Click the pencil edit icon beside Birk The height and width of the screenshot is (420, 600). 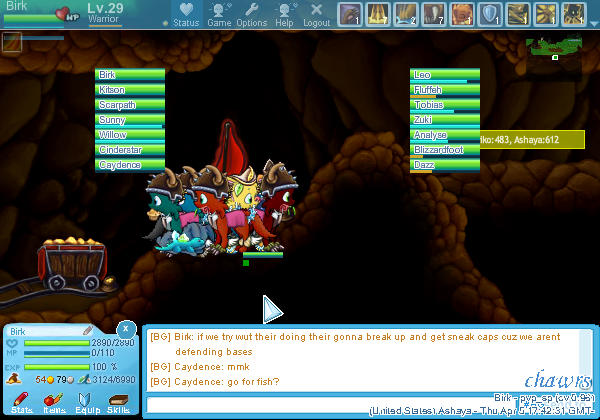pyautogui.click(x=88, y=330)
